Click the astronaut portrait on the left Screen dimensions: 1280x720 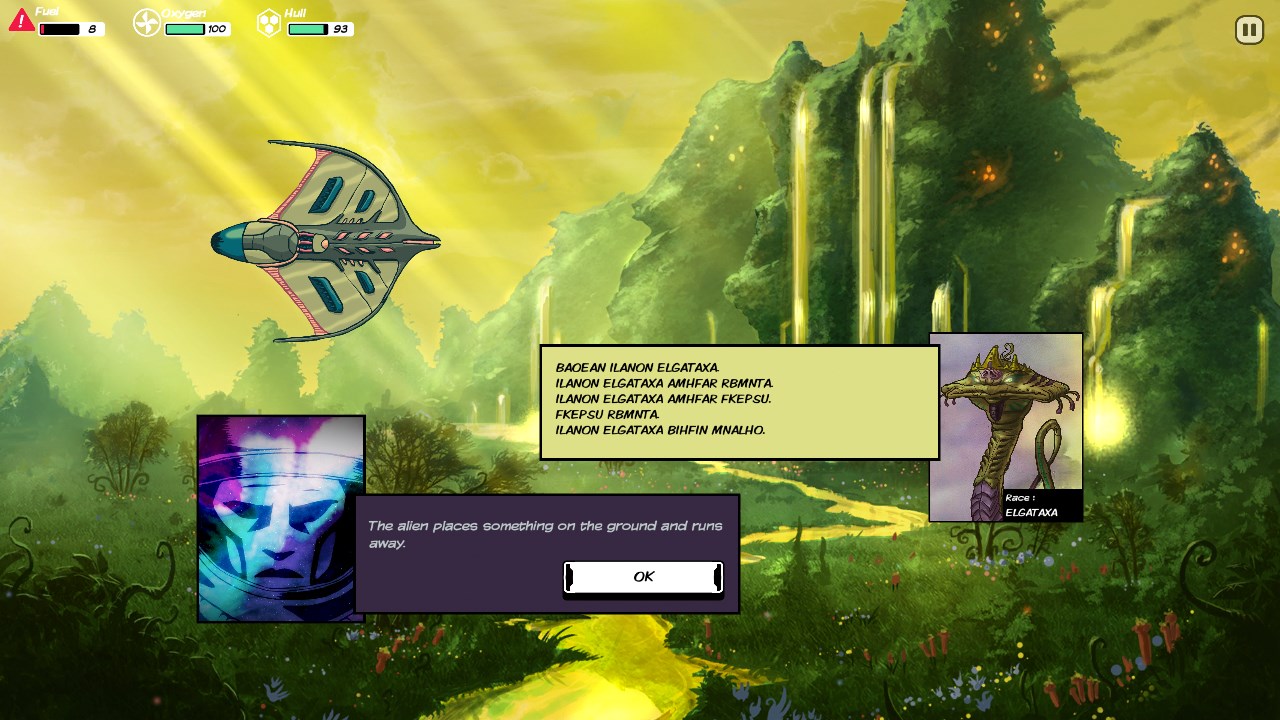pos(280,517)
